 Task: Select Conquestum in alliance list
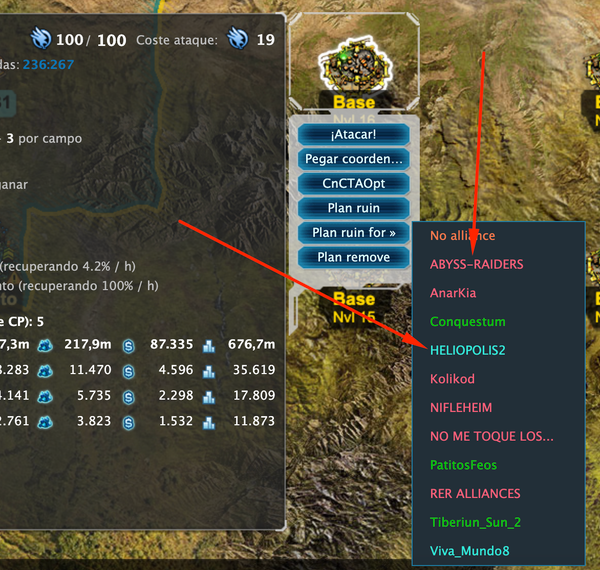(x=468, y=322)
